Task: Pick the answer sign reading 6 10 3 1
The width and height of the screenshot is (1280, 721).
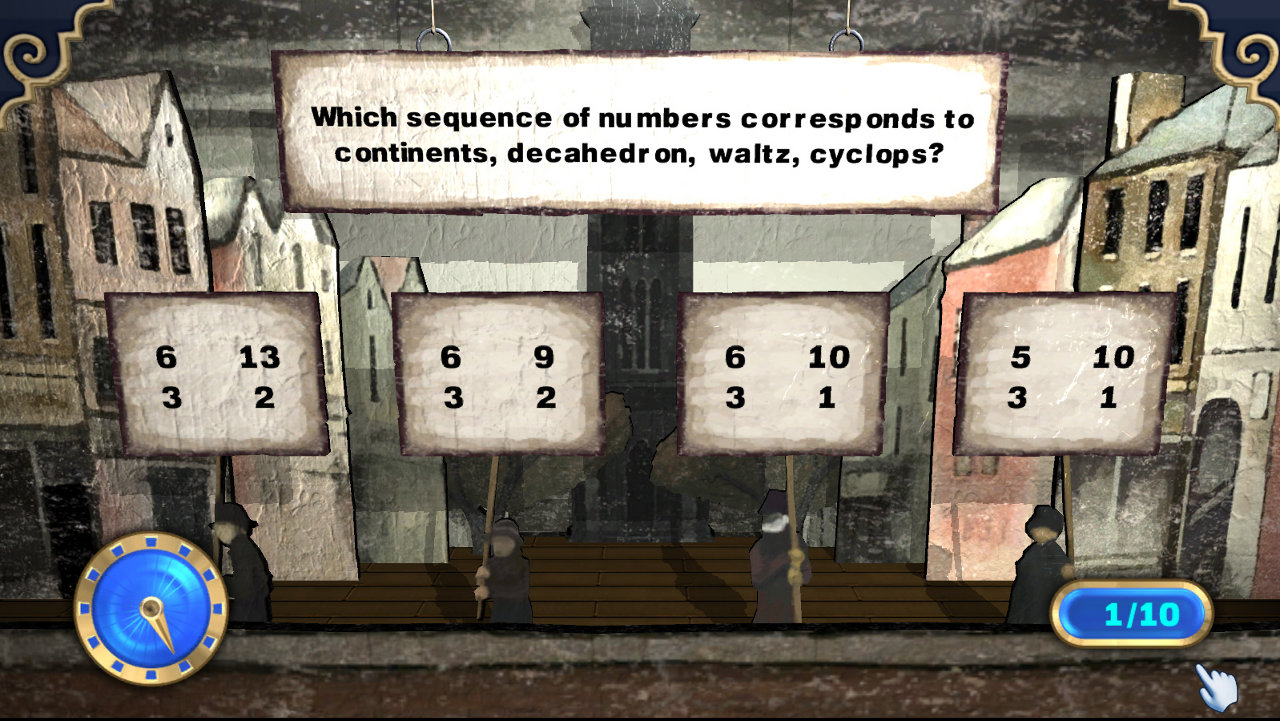Action: [x=783, y=375]
